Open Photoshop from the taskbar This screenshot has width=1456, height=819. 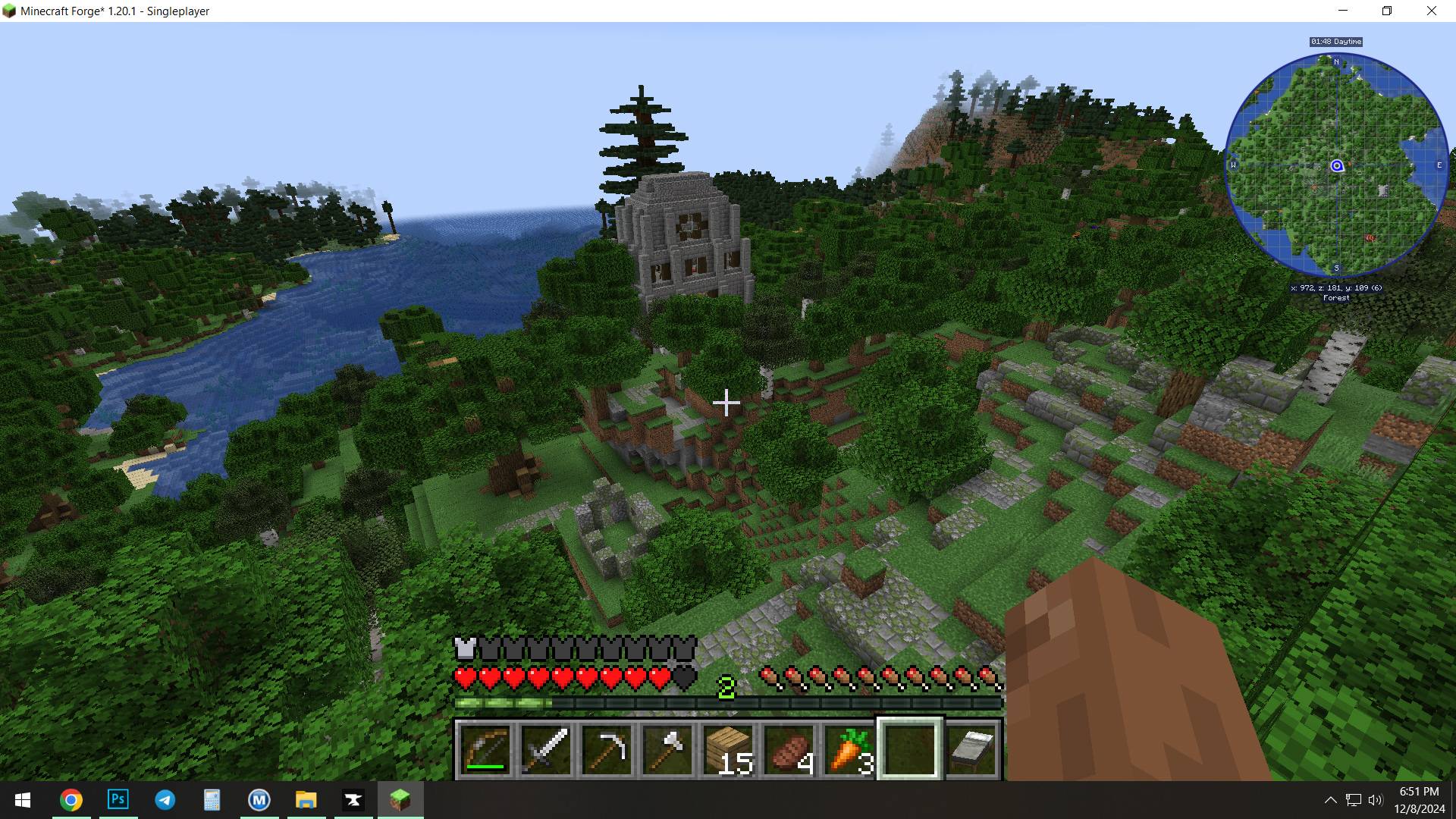point(118,799)
